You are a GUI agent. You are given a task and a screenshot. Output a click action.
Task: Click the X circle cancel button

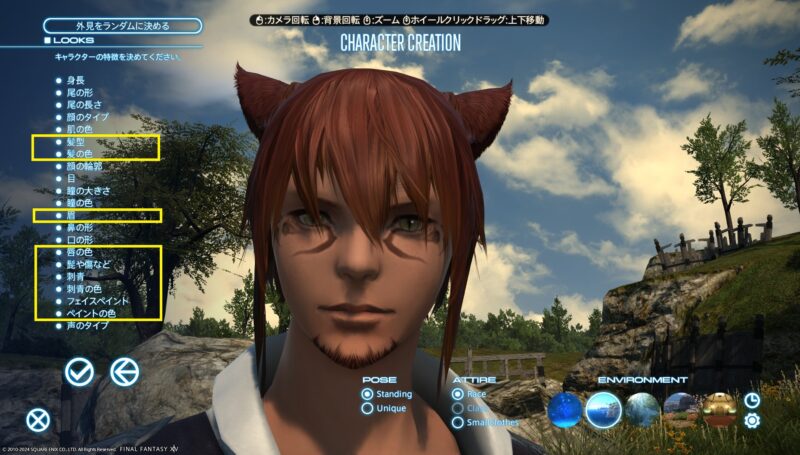click(38, 420)
